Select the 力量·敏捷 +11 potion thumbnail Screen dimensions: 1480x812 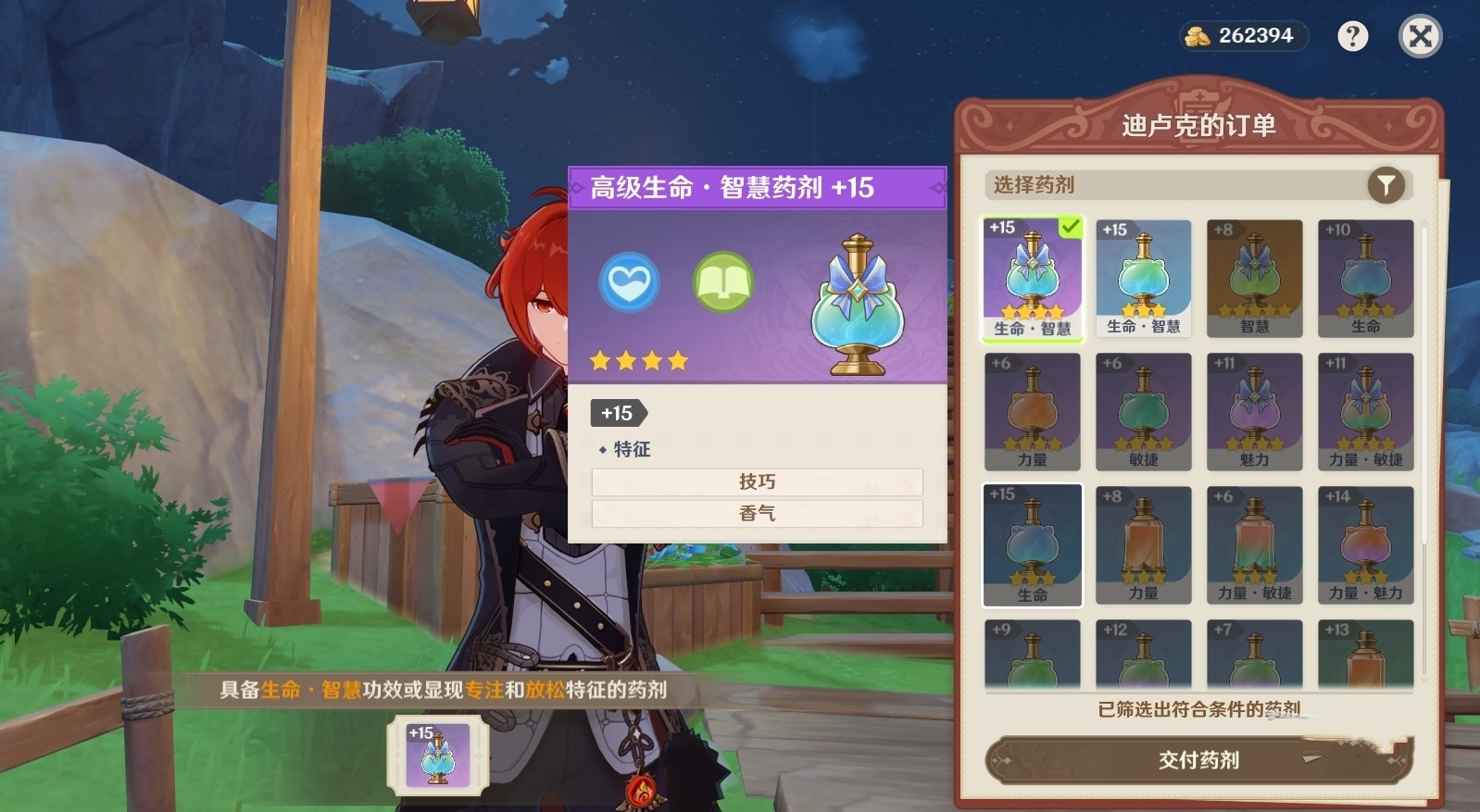(x=1365, y=409)
